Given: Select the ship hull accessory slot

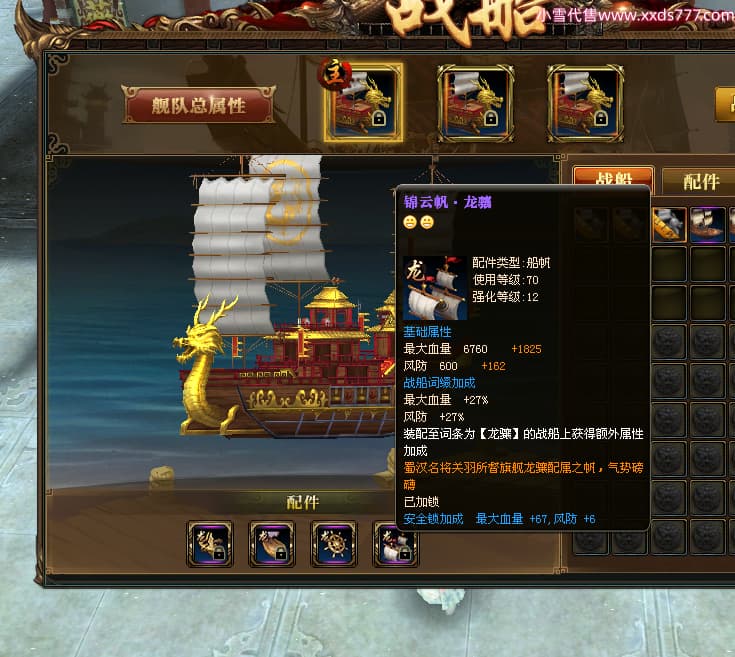Looking at the screenshot, I should click(x=272, y=544).
